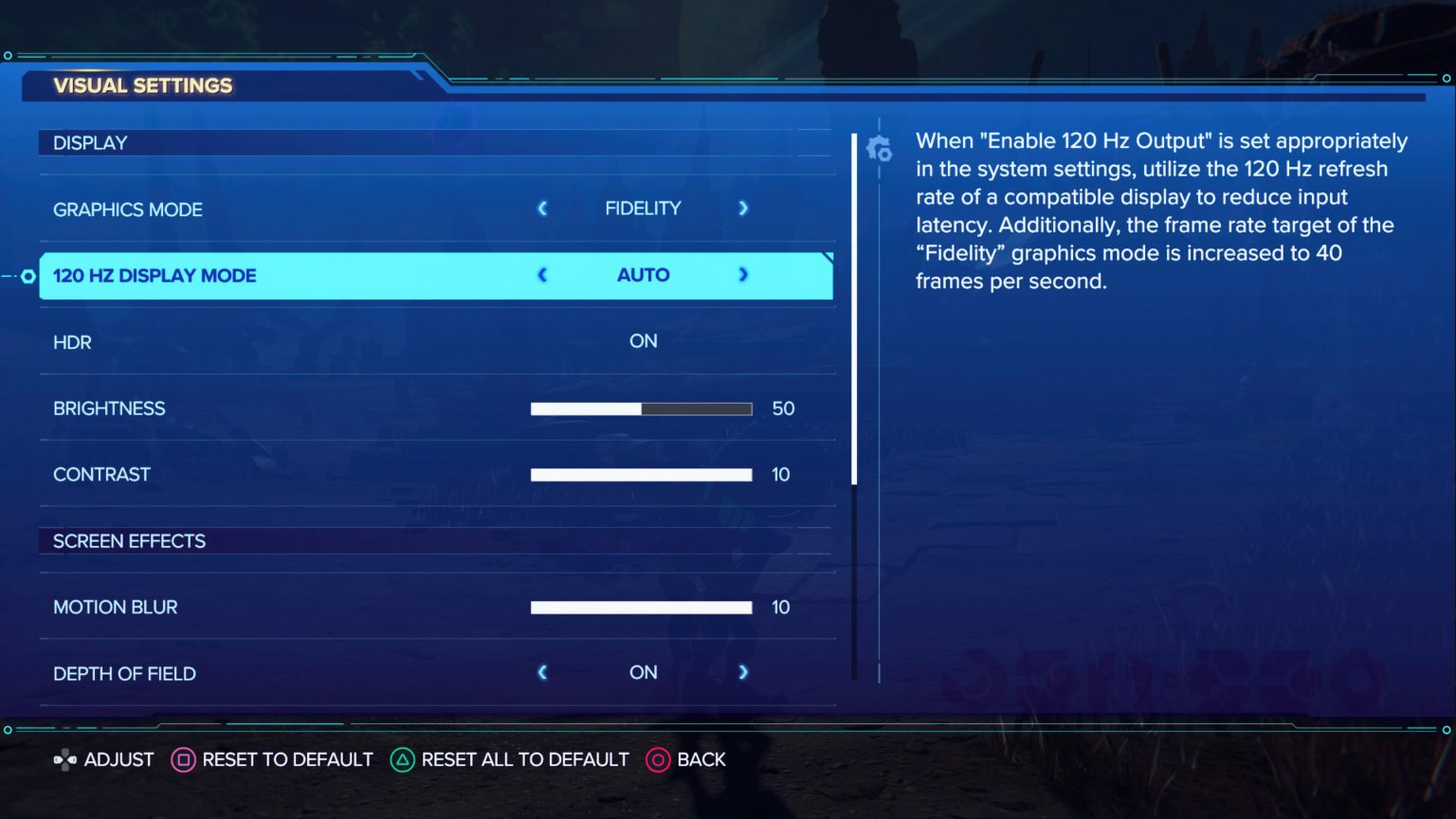
Task: Click the left arrow on 120 Hz Display Mode
Action: click(542, 275)
